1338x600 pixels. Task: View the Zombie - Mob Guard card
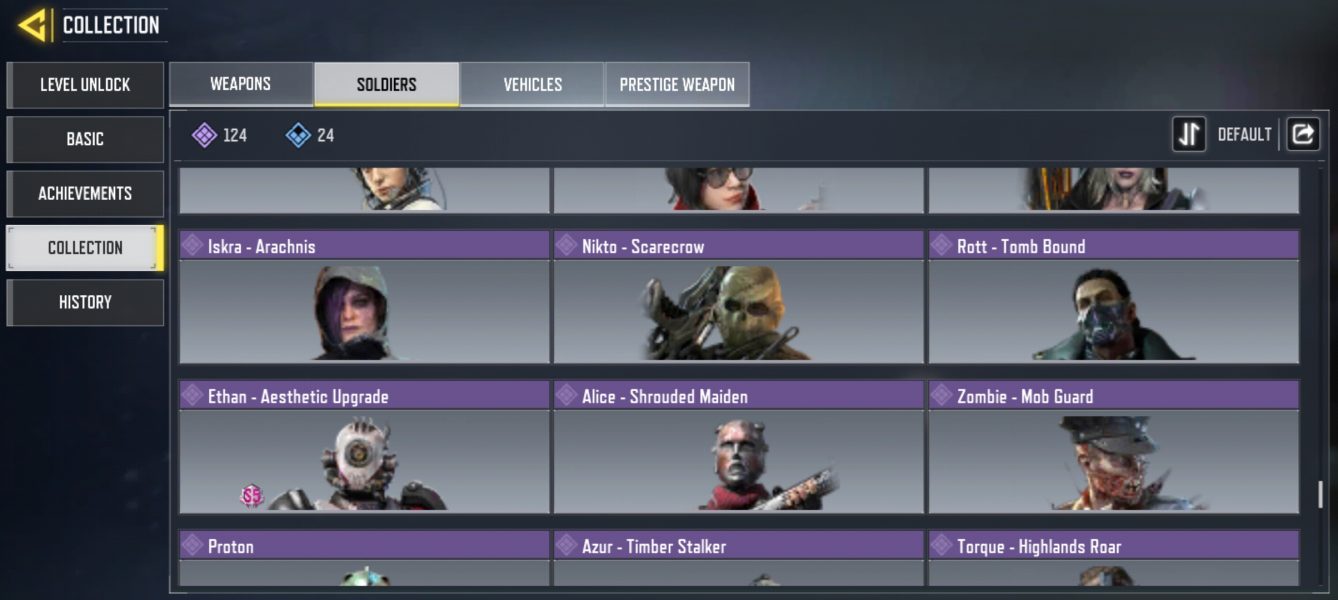(1113, 447)
